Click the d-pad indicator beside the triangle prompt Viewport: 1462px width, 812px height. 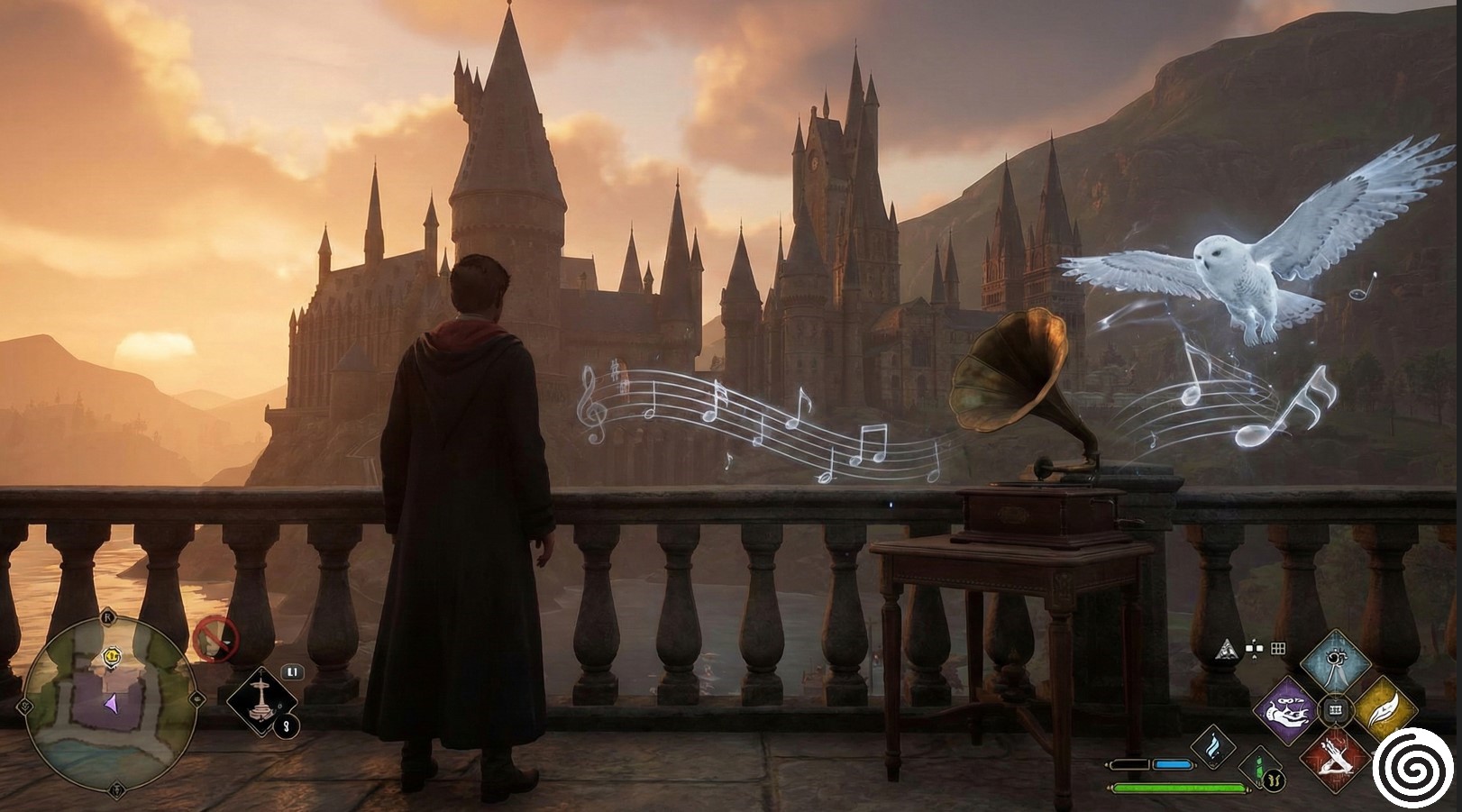[x=1255, y=648]
